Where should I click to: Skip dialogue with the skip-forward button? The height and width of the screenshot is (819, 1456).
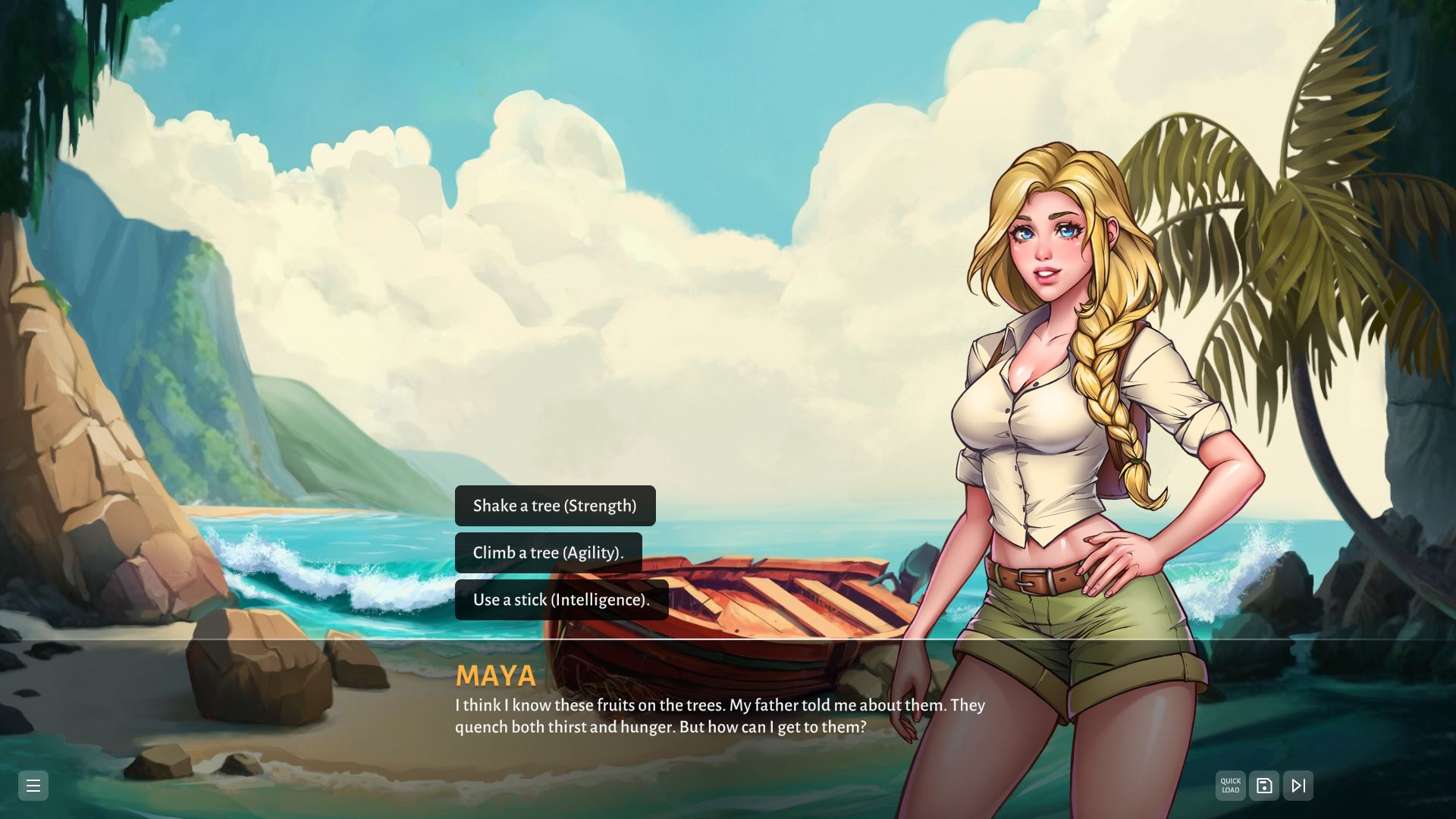(x=1298, y=786)
